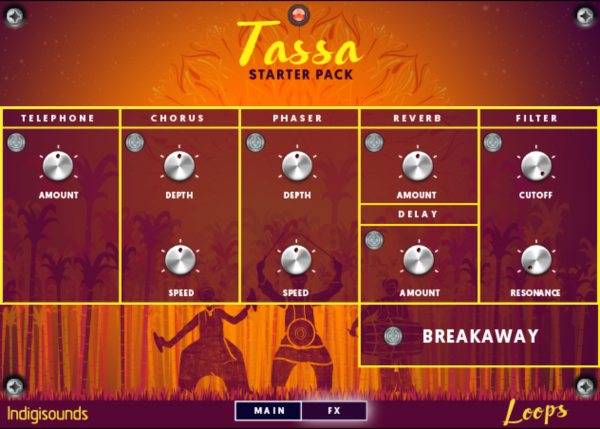Click the Phaser Depth knob
Image resolution: width=600 pixels, height=429 pixels.
click(x=297, y=166)
